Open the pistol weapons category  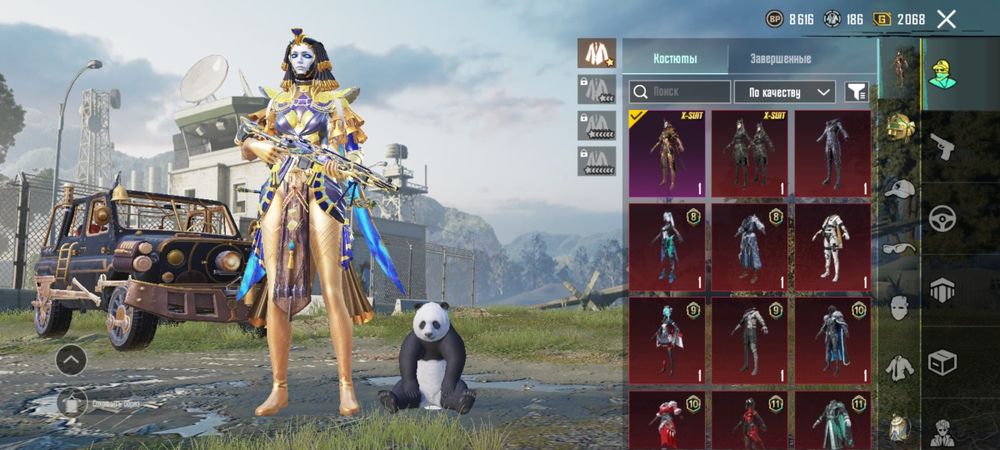(x=941, y=148)
